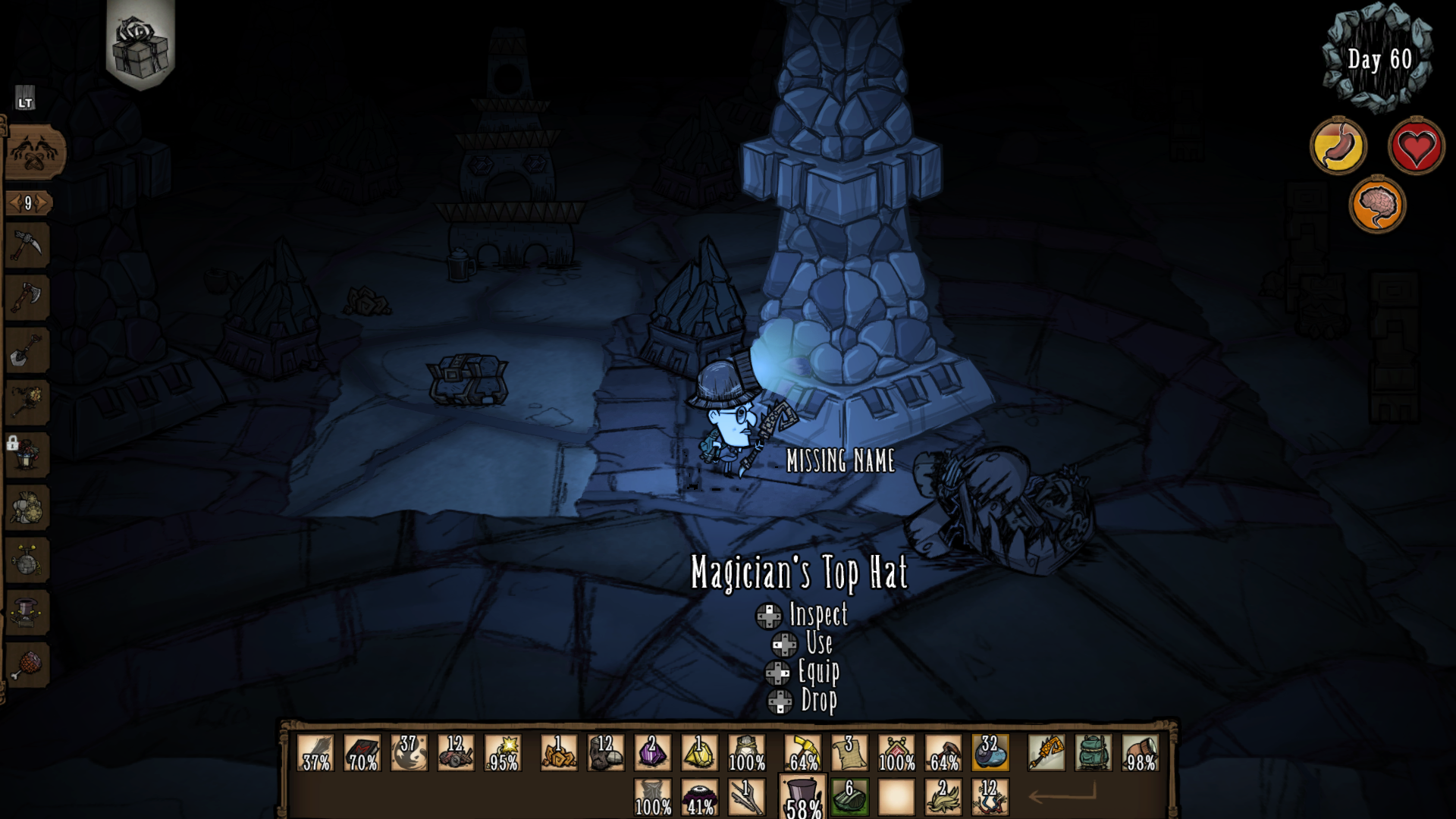Select the equipped spiked club weapon

click(1046, 752)
